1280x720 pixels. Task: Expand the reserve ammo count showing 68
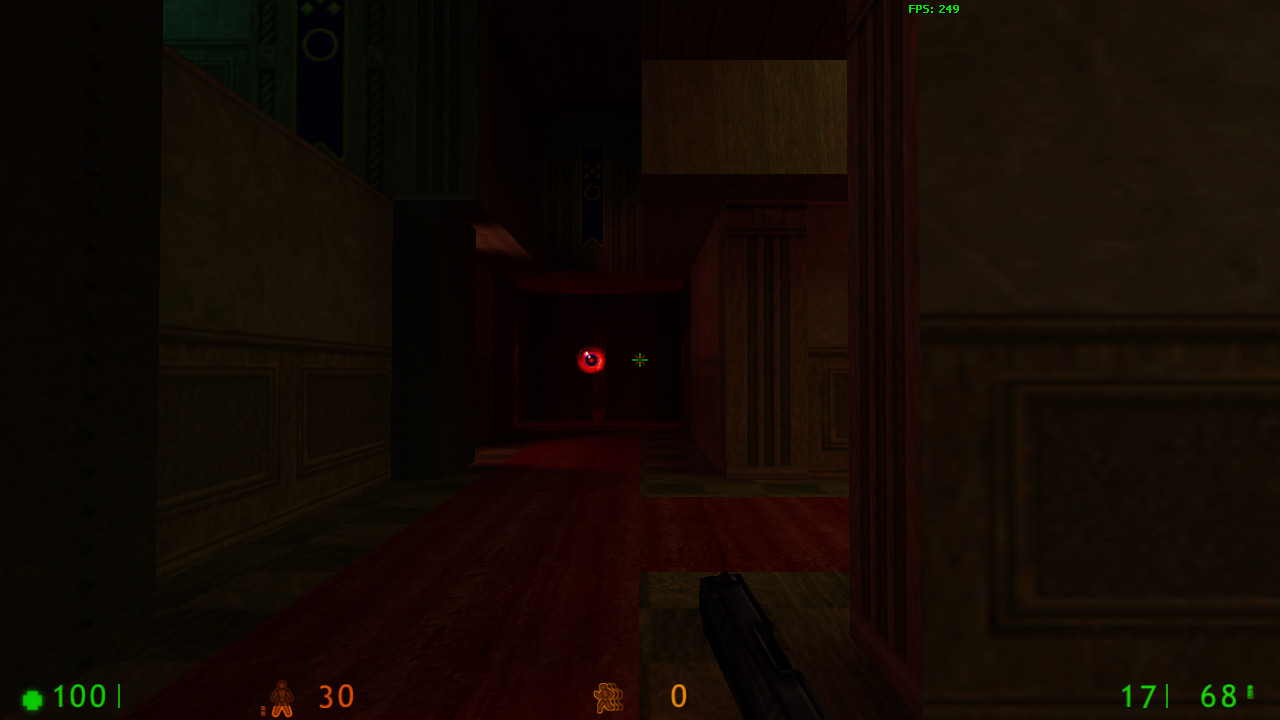(1216, 697)
